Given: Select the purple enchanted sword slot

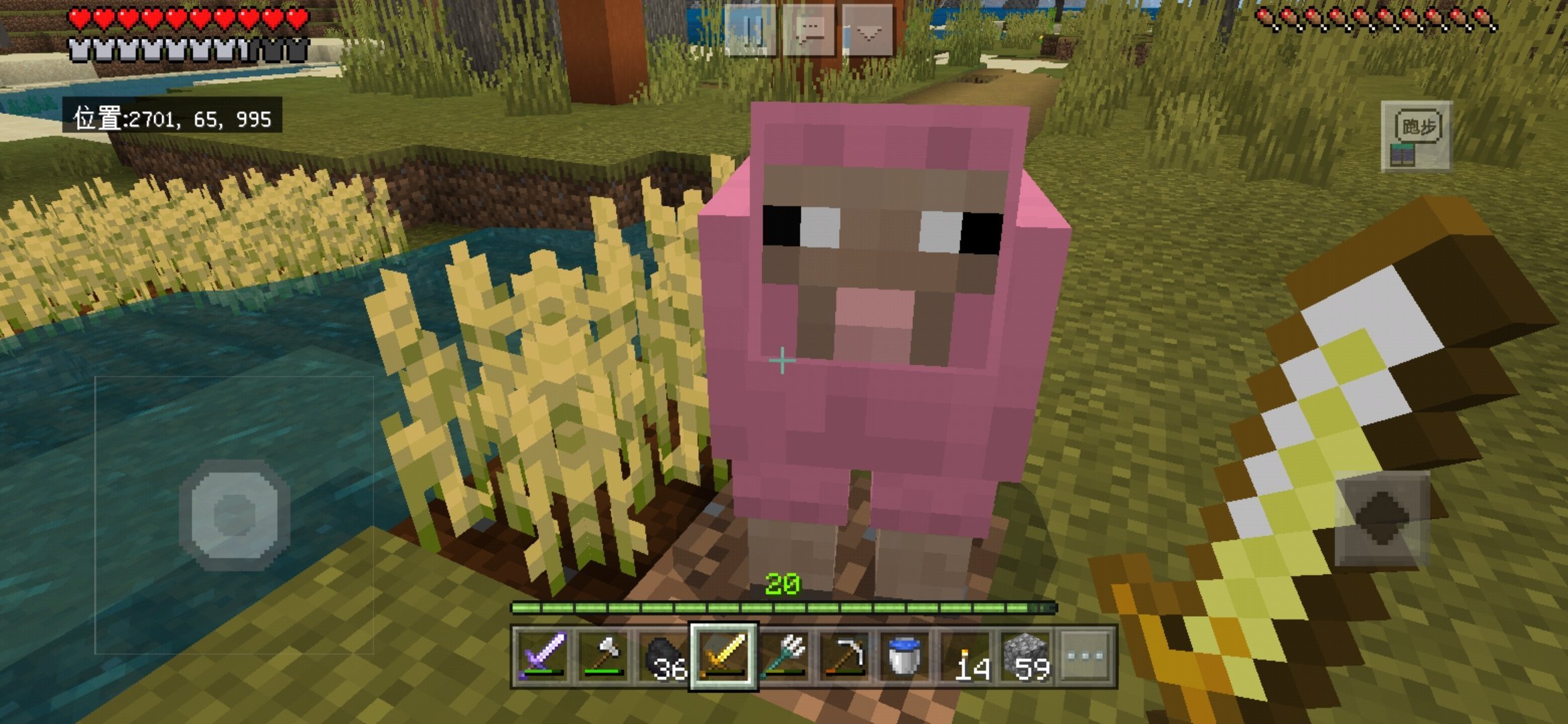Looking at the screenshot, I should point(541,656).
